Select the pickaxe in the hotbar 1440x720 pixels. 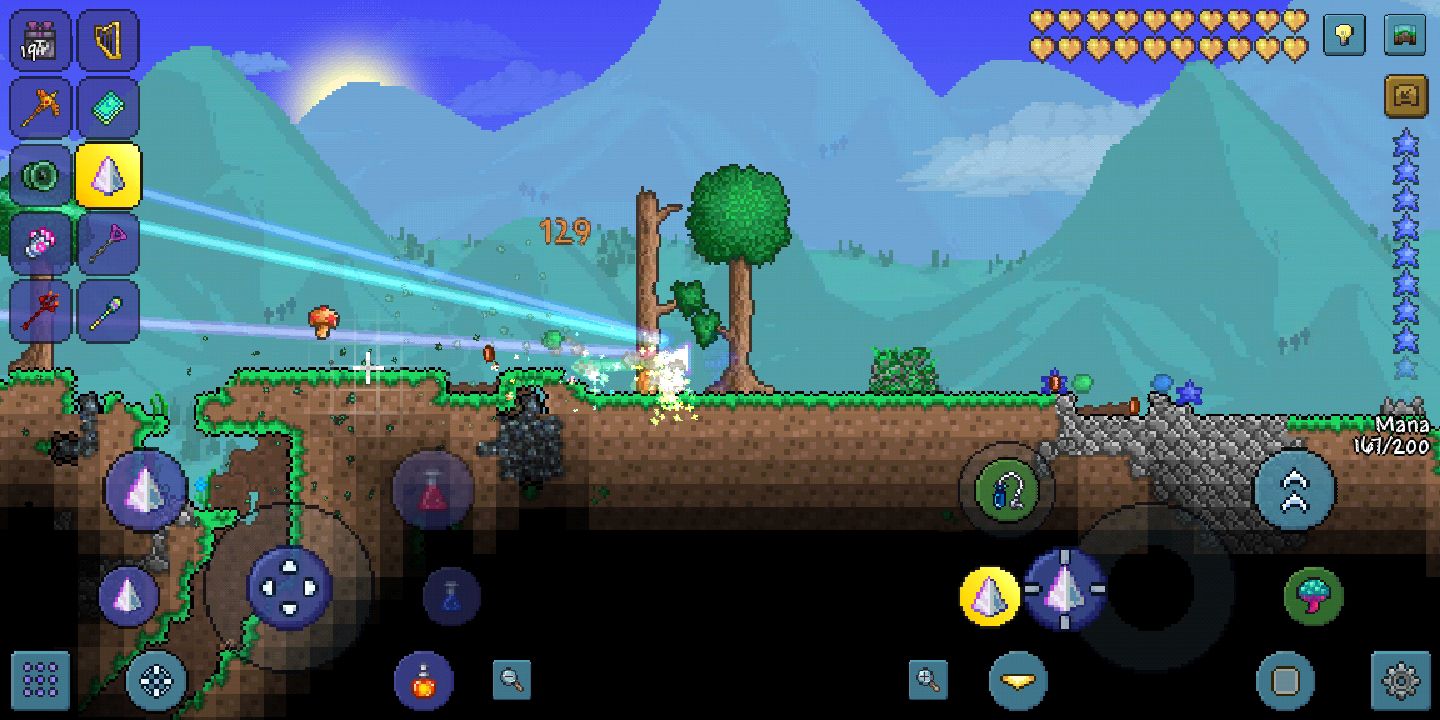40,107
